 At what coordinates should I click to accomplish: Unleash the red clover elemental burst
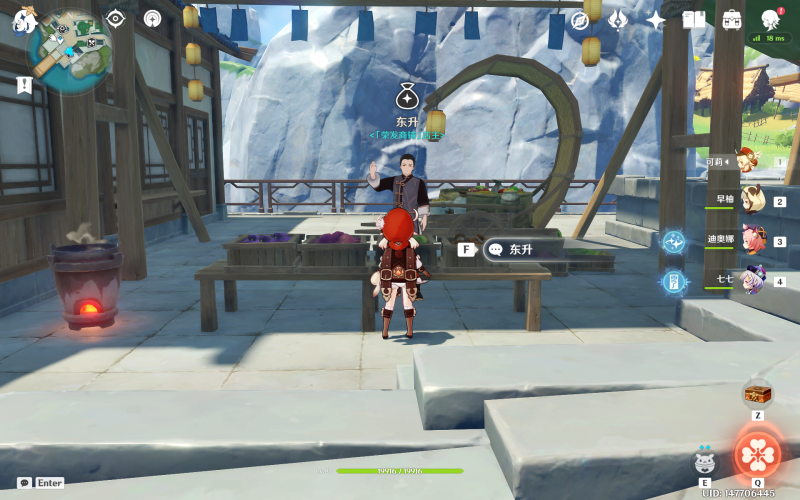[758, 455]
